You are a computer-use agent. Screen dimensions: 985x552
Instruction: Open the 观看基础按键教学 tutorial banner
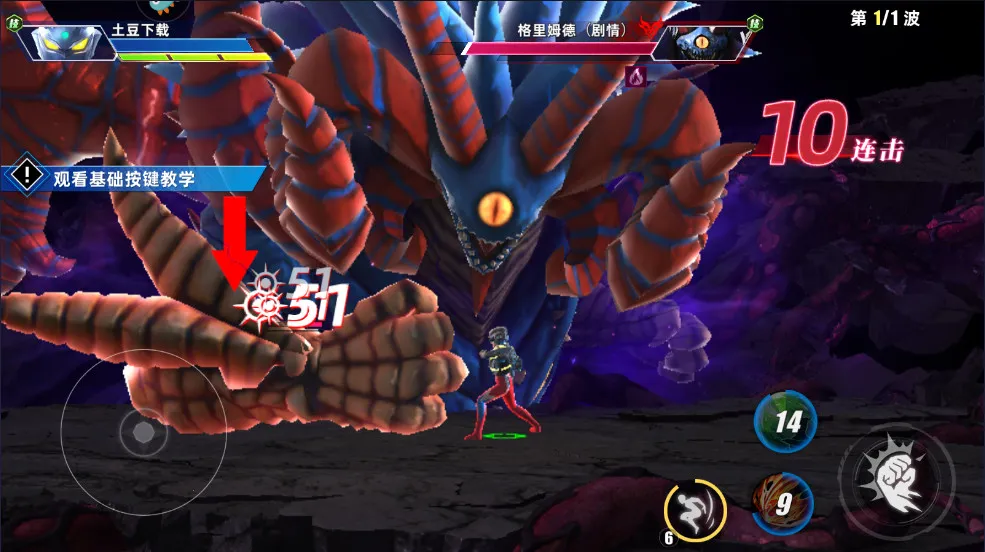(135, 178)
